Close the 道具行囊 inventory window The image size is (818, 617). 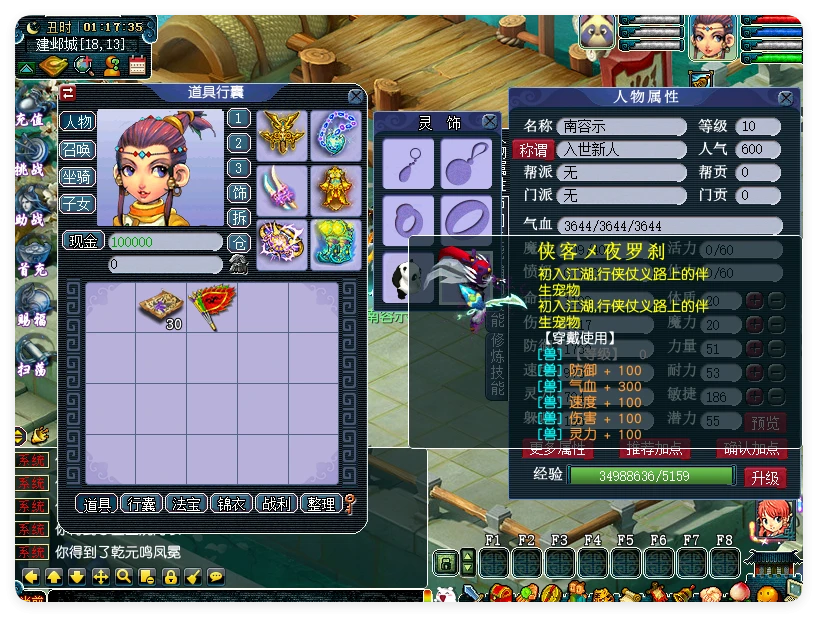pyautogui.click(x=356, y=96)
